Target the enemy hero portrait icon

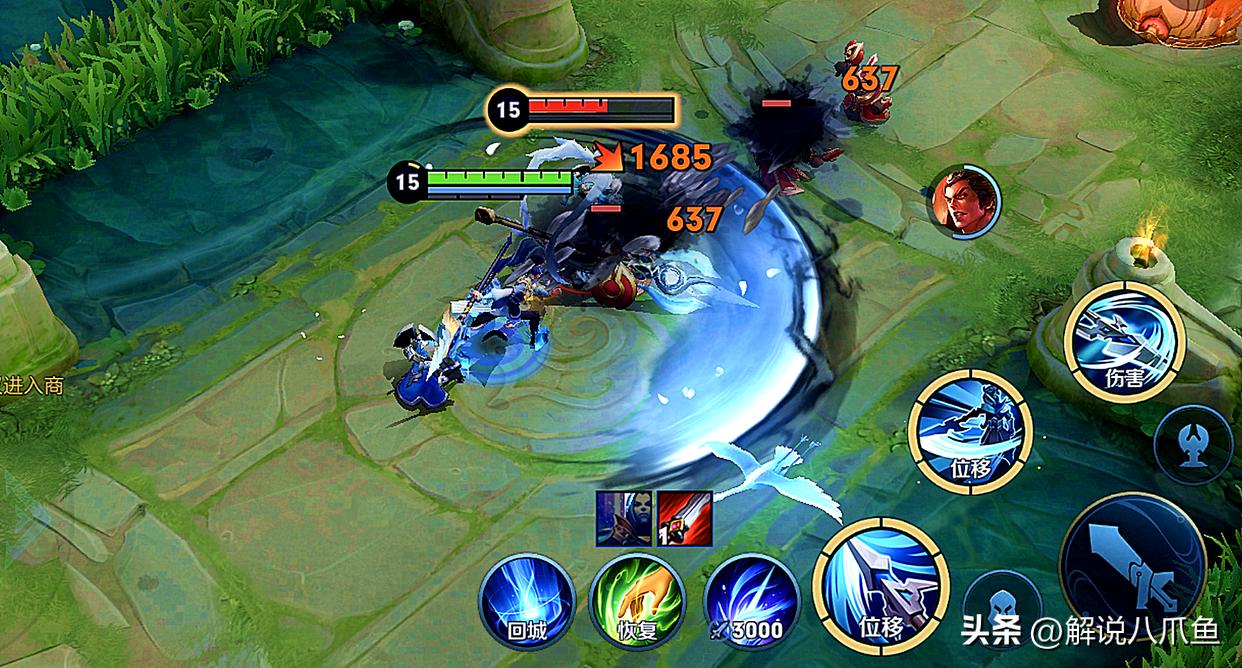963,201
